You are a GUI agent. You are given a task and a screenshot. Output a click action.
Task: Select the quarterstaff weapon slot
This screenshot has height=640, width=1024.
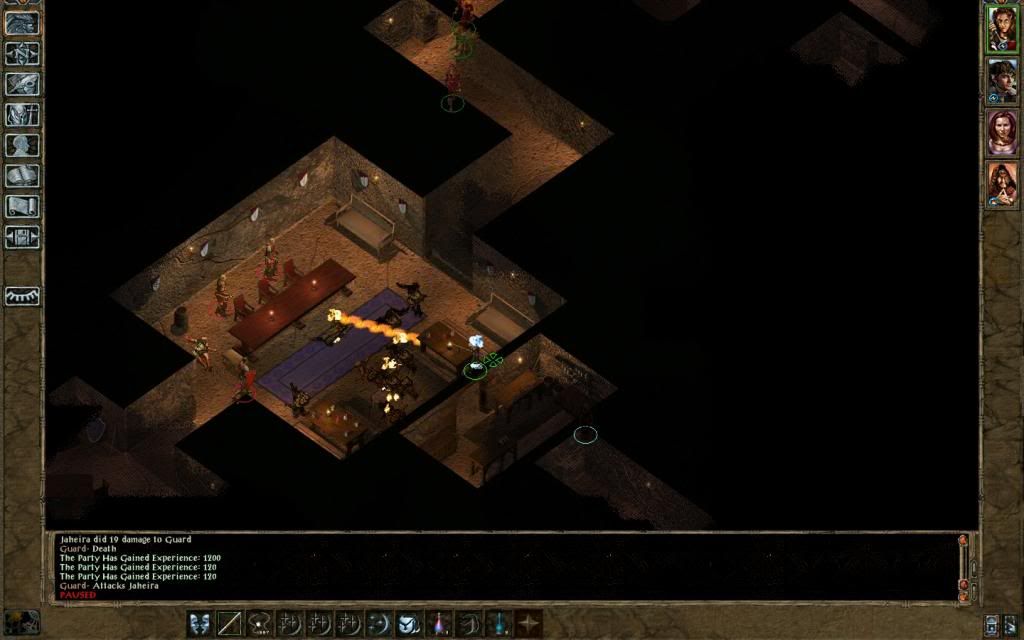(231, 623)
